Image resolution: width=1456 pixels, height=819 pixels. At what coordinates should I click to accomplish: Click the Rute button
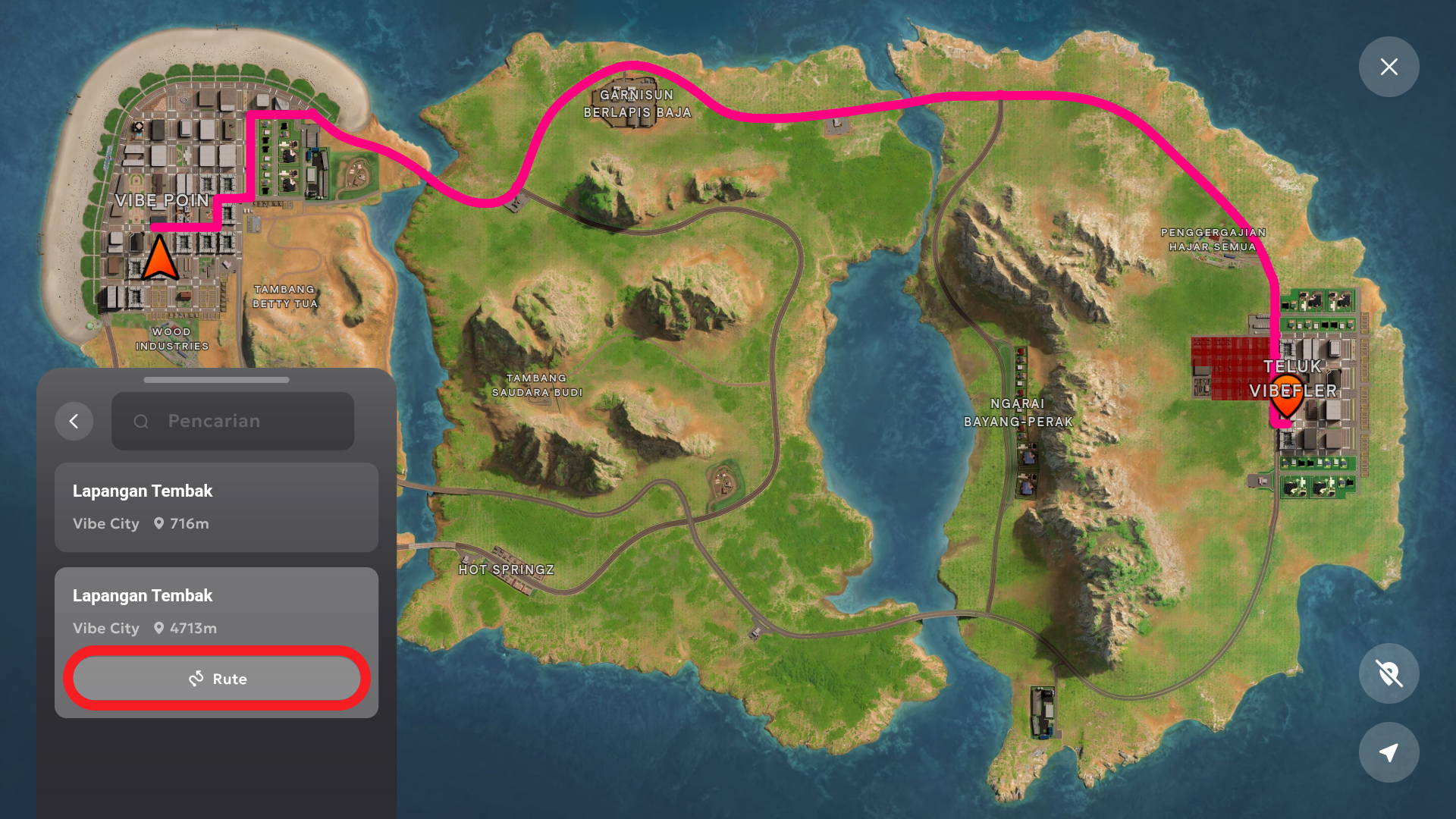pos(217,679)
